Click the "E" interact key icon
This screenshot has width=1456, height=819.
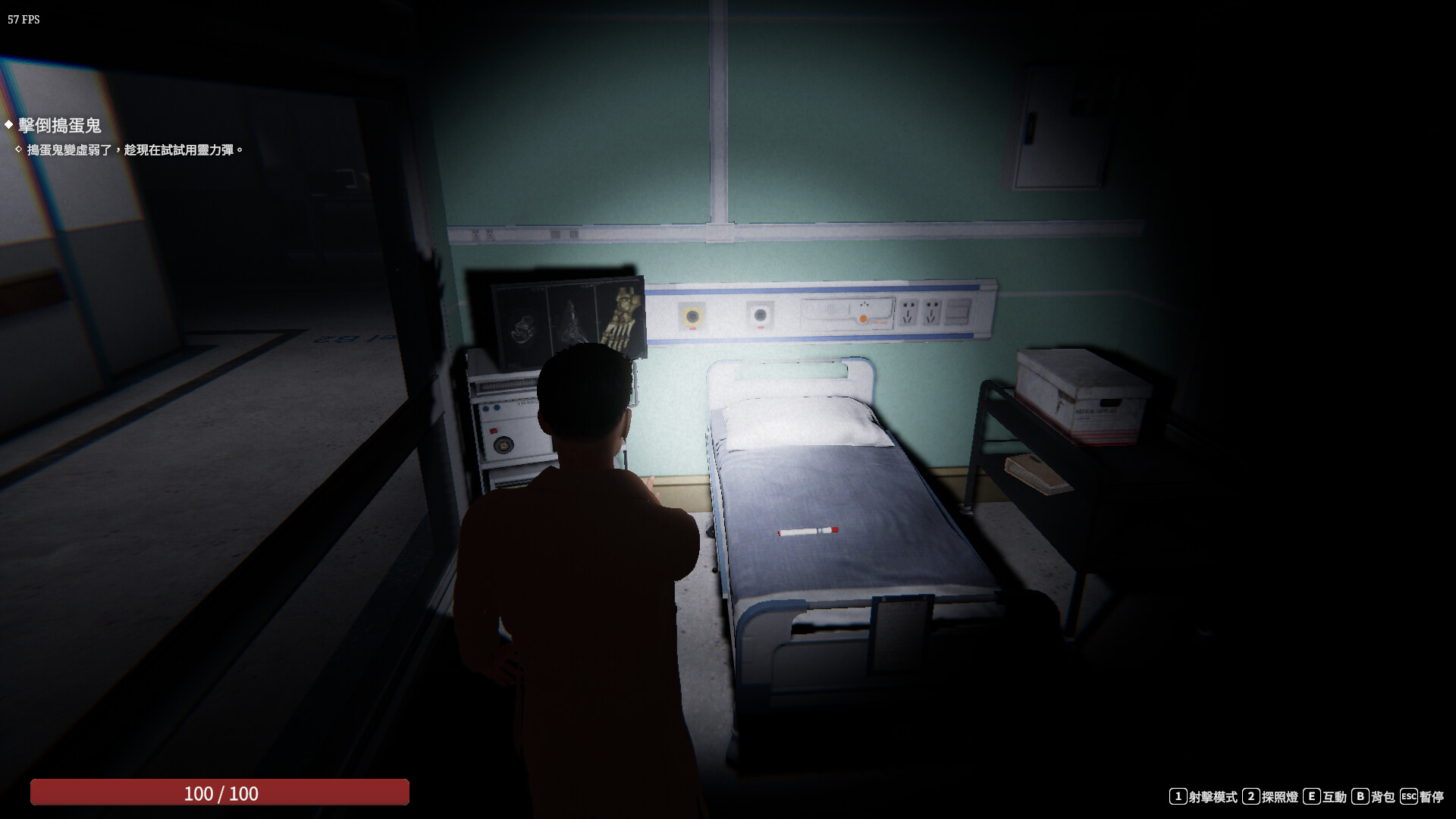1312,795
